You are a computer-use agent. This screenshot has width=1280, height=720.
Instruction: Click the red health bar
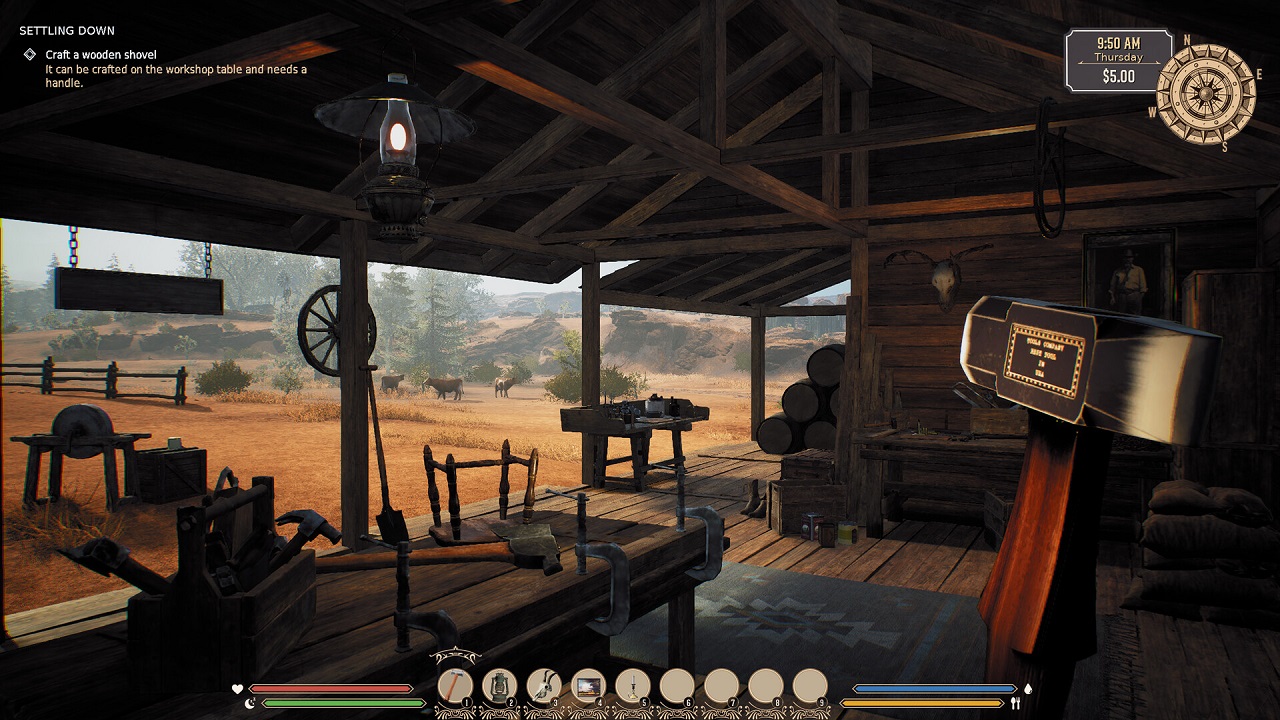click(330, 688)
